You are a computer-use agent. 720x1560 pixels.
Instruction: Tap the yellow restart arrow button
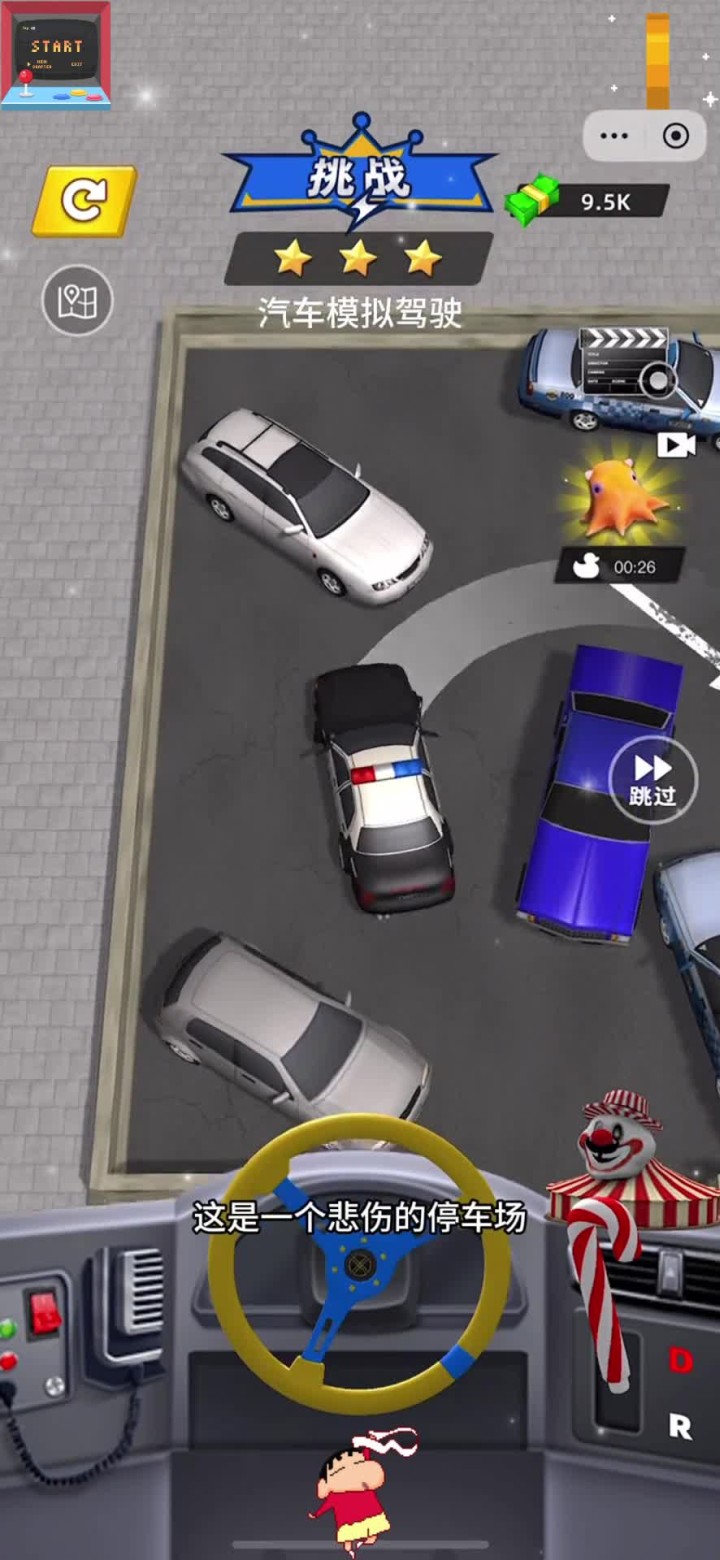coord(84,201)
